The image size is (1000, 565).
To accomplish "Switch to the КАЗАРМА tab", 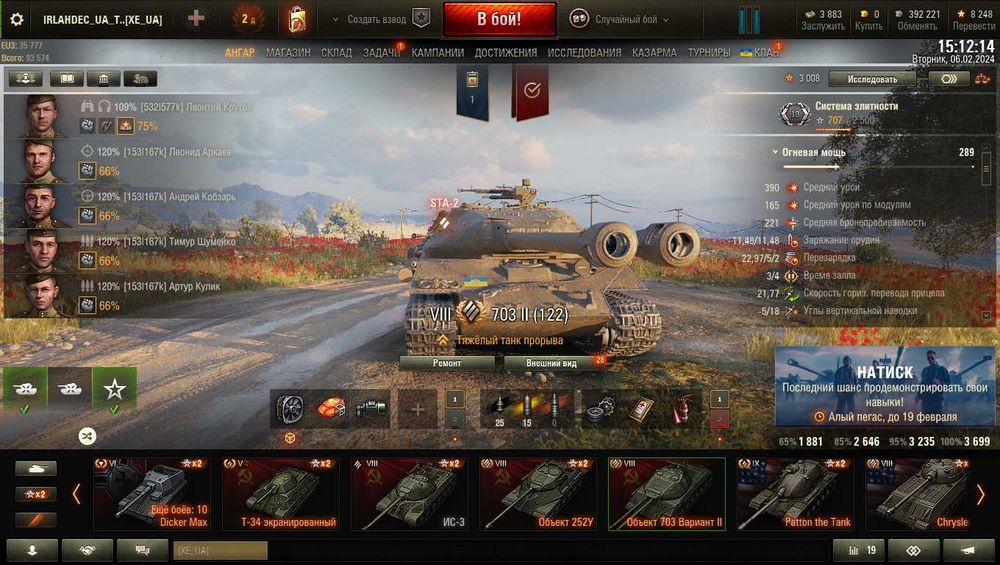I will pyautogui.click(x=654, y=52).
